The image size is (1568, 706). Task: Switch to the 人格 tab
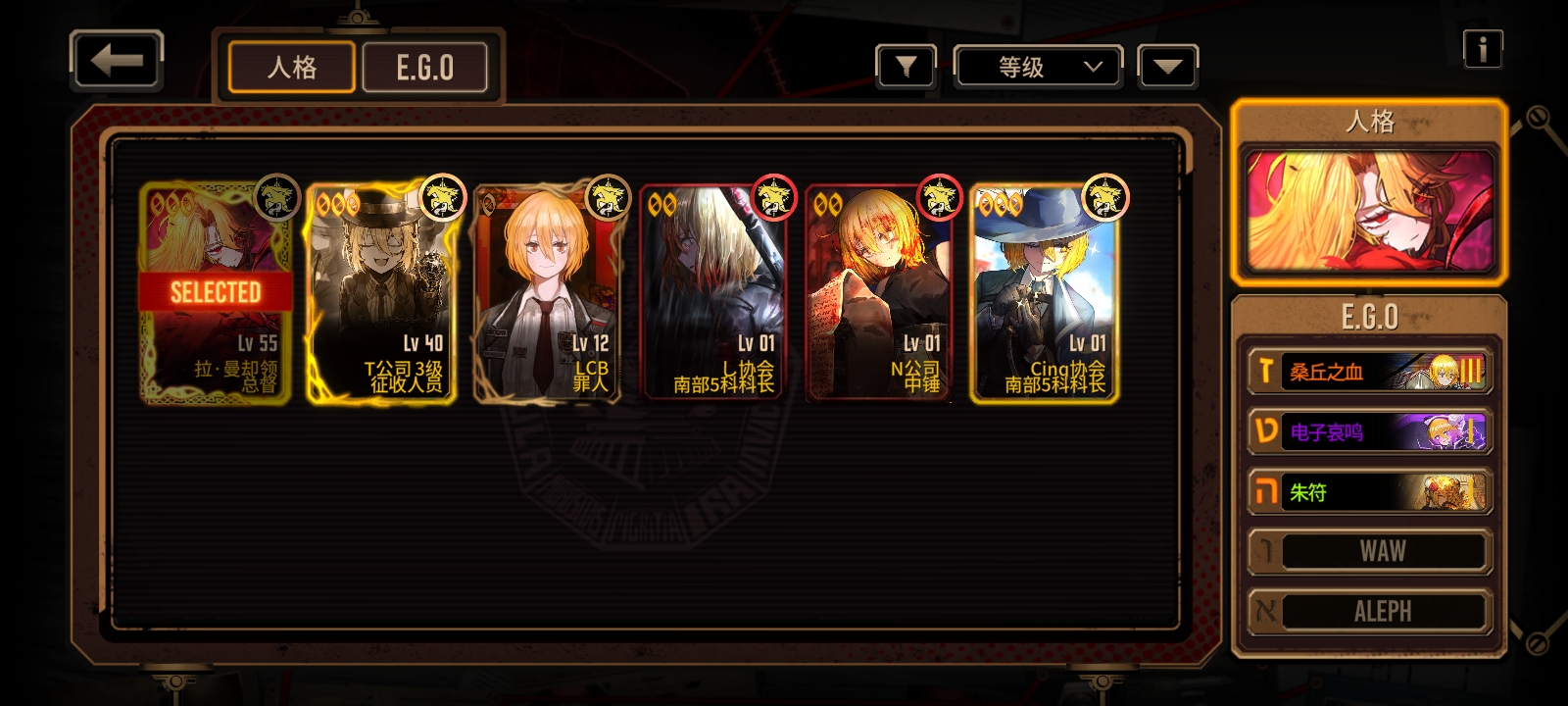tap(291, 68)
